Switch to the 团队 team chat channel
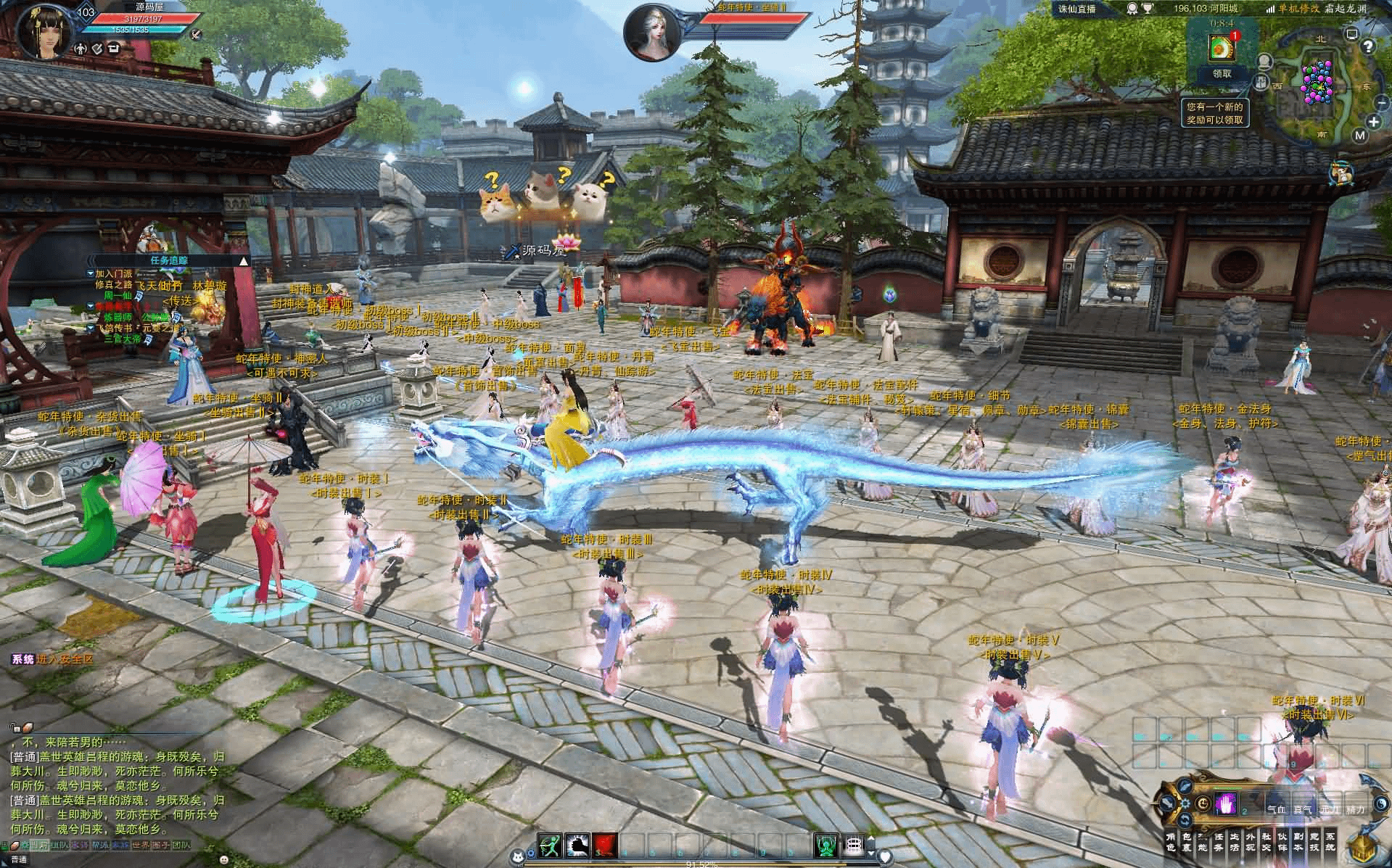Viewport: 1392px width, 868px height. click(x=181, y=846)
